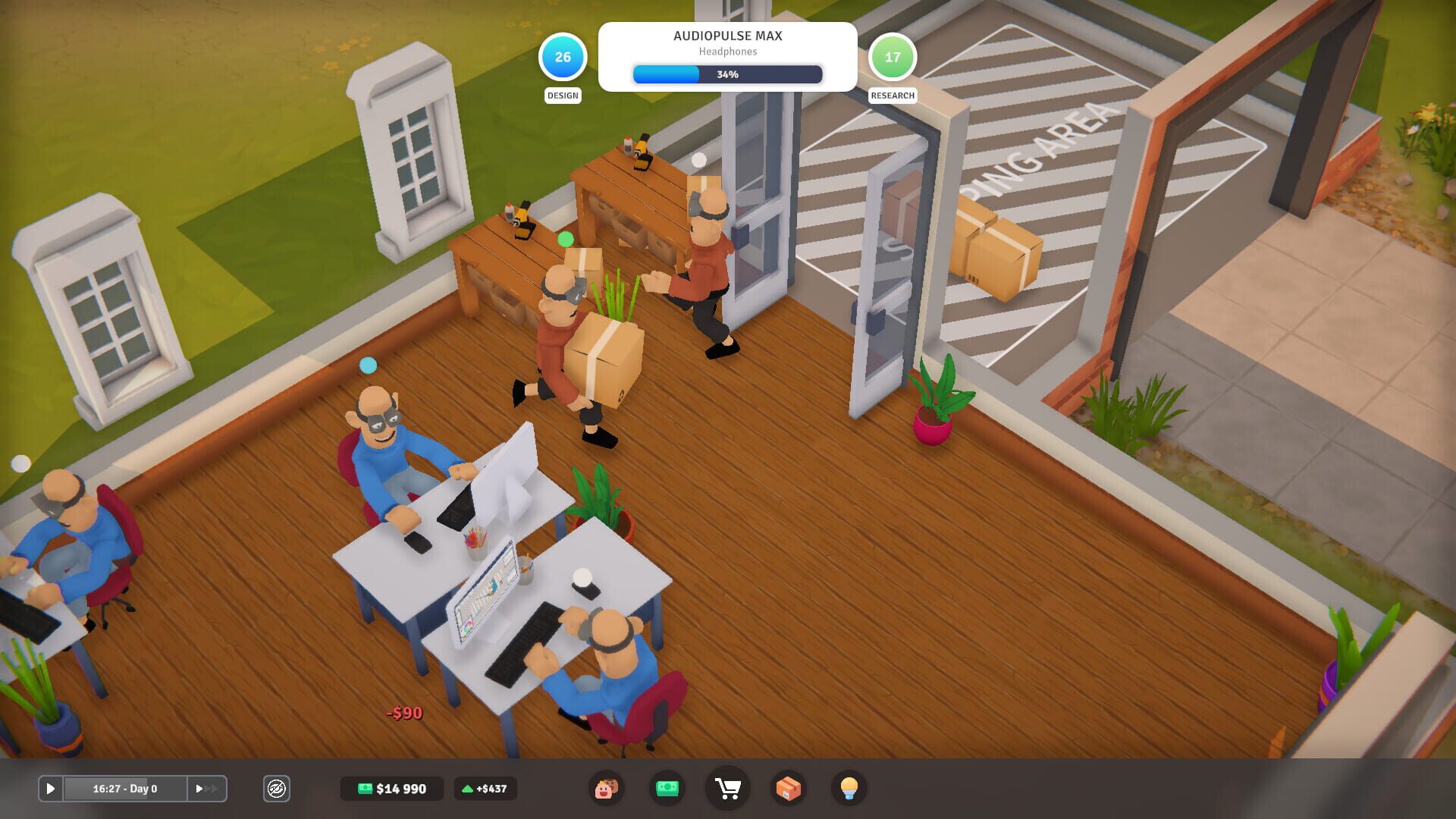Open the Products package icon

tap(788, 789)
